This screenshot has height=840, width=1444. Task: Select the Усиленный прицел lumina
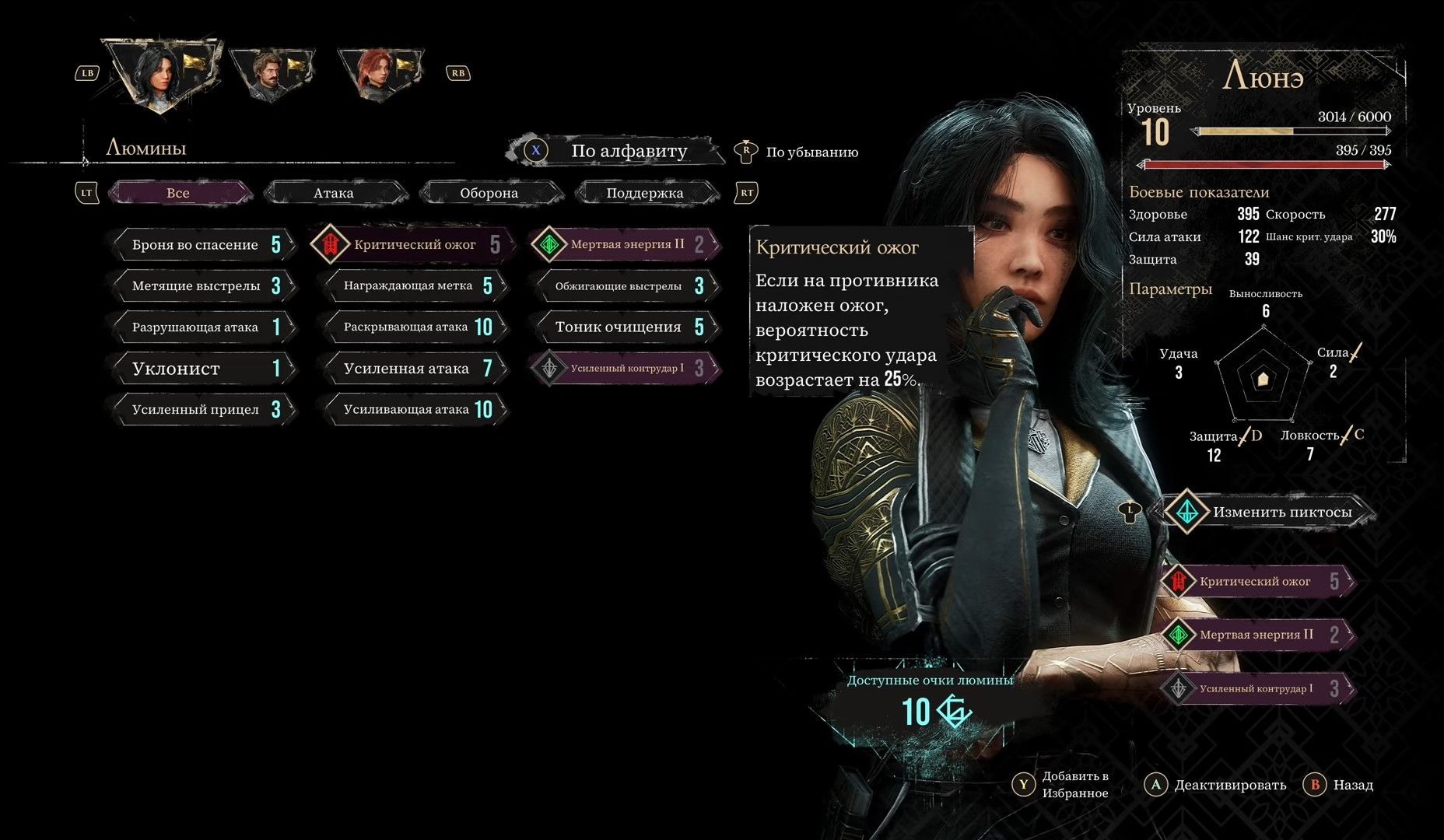[x=204, y=410]
